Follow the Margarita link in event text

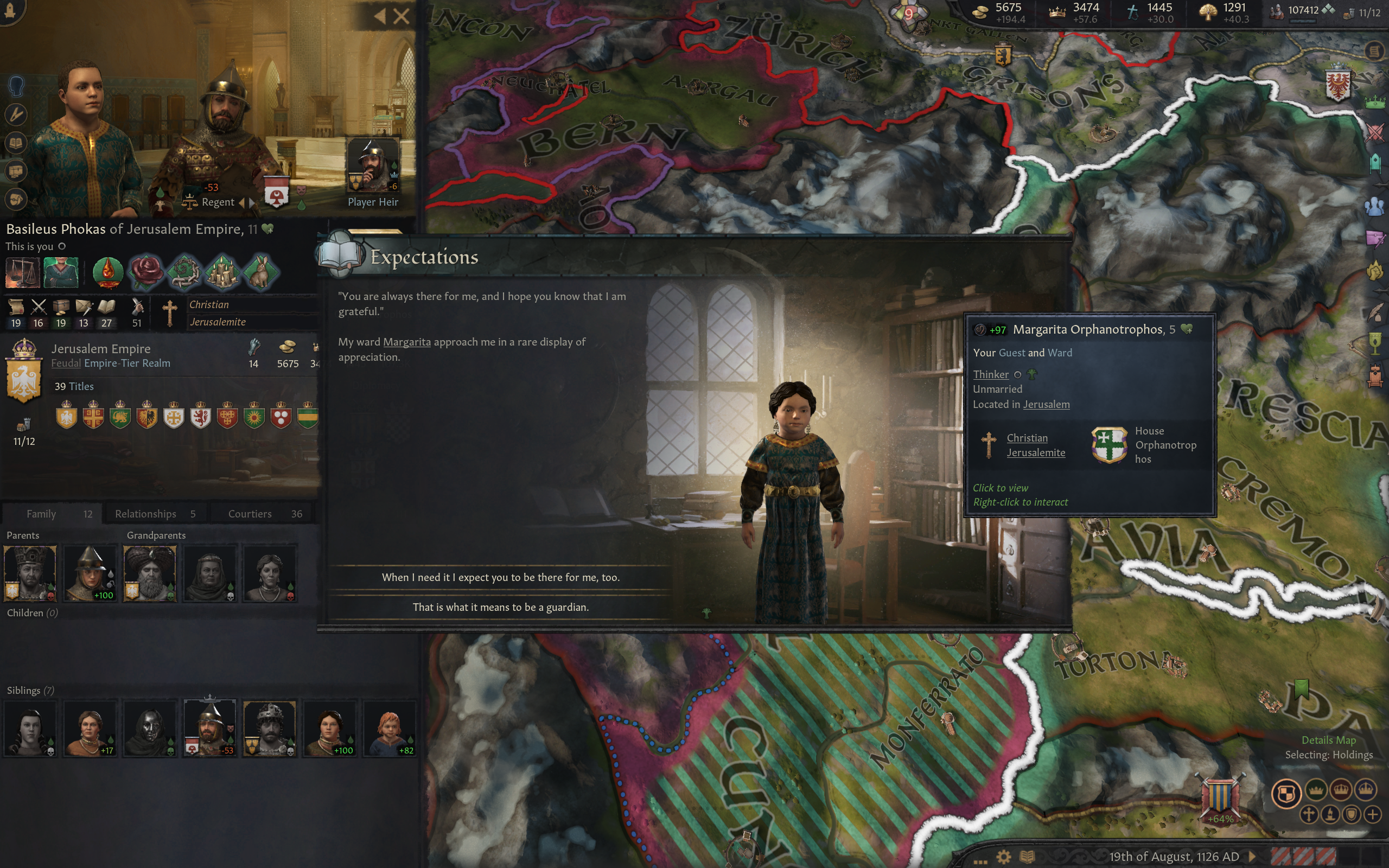click(x=406, y=342)
